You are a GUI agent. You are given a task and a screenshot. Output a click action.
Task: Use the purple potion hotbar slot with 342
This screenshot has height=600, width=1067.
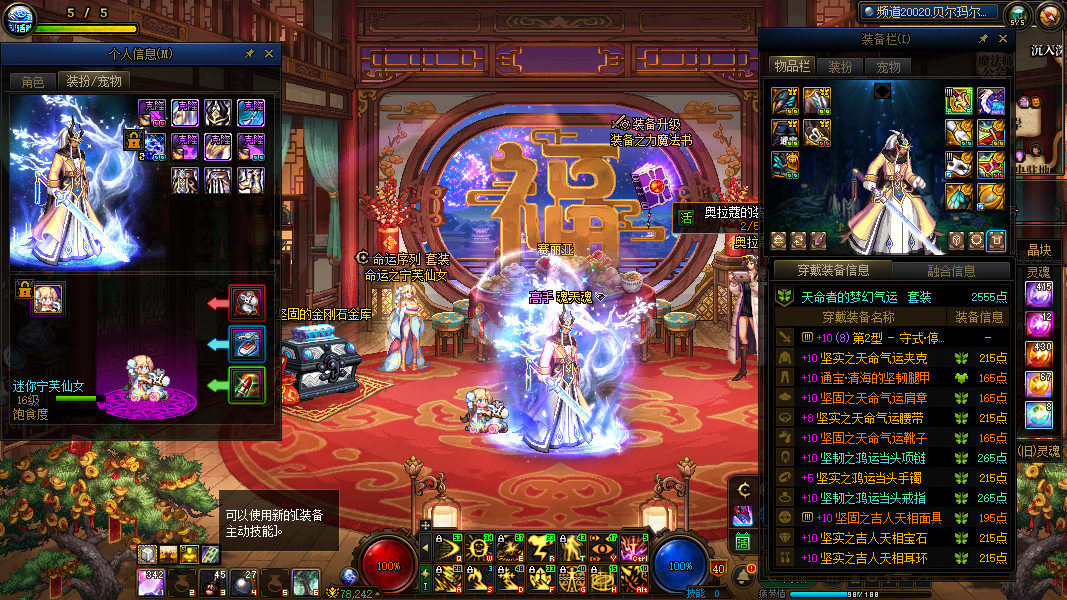[152, 580]
